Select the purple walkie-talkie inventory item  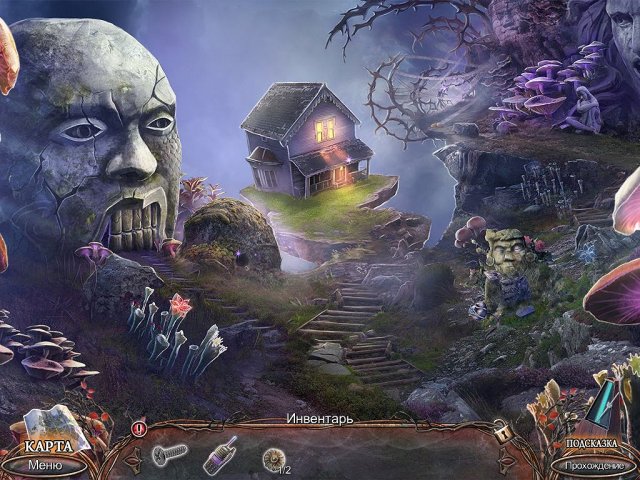[220, 455]
